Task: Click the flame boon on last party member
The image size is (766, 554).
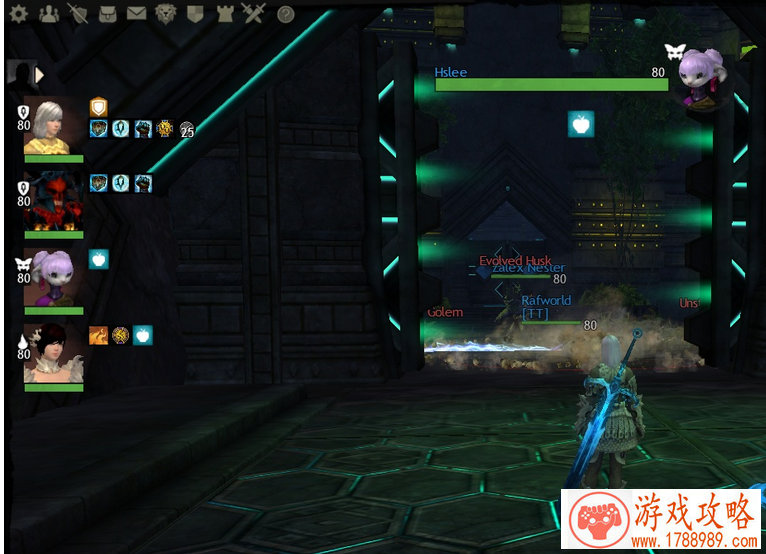Action: (98, 335)
